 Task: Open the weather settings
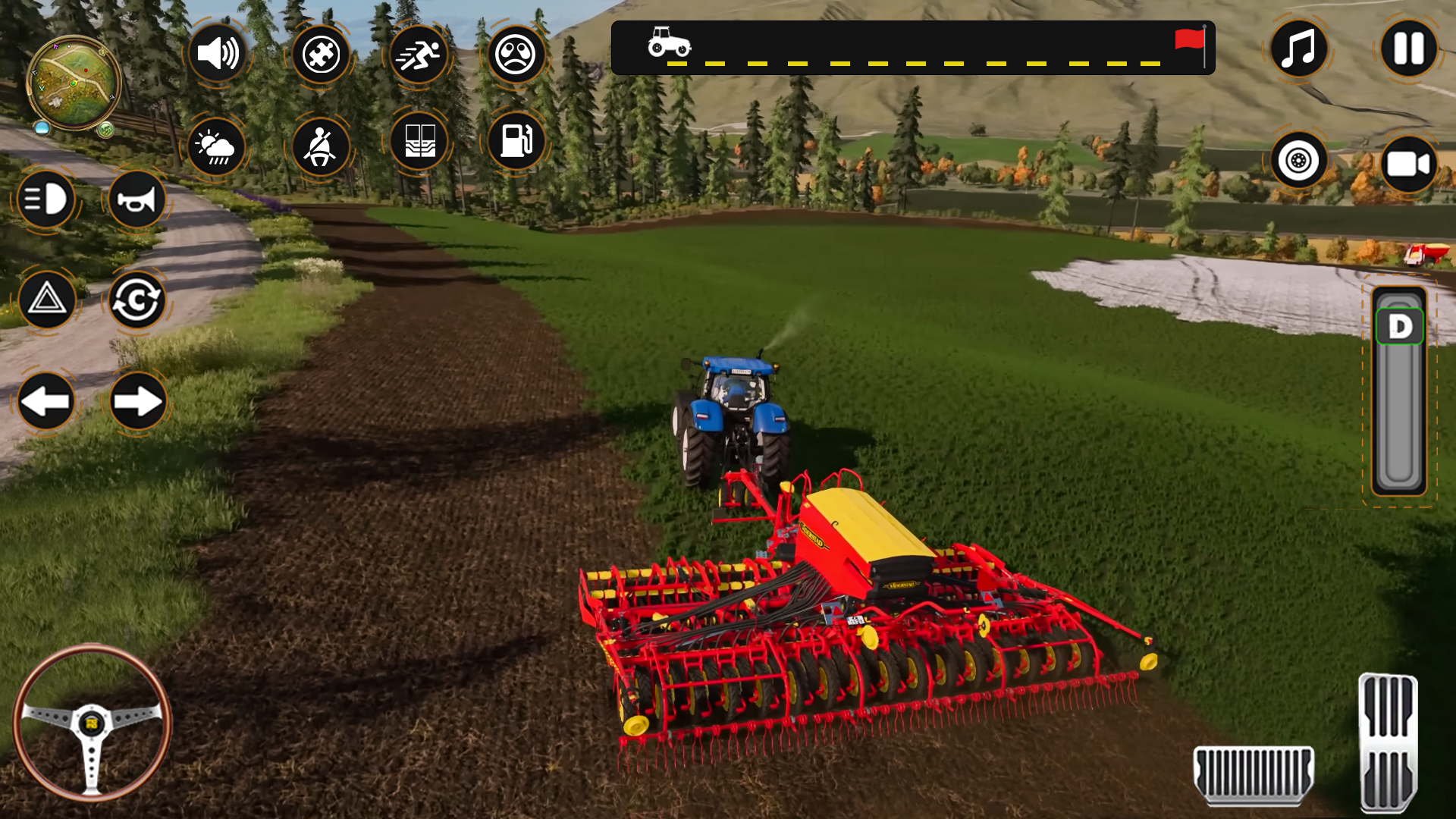tap(216, 146)
